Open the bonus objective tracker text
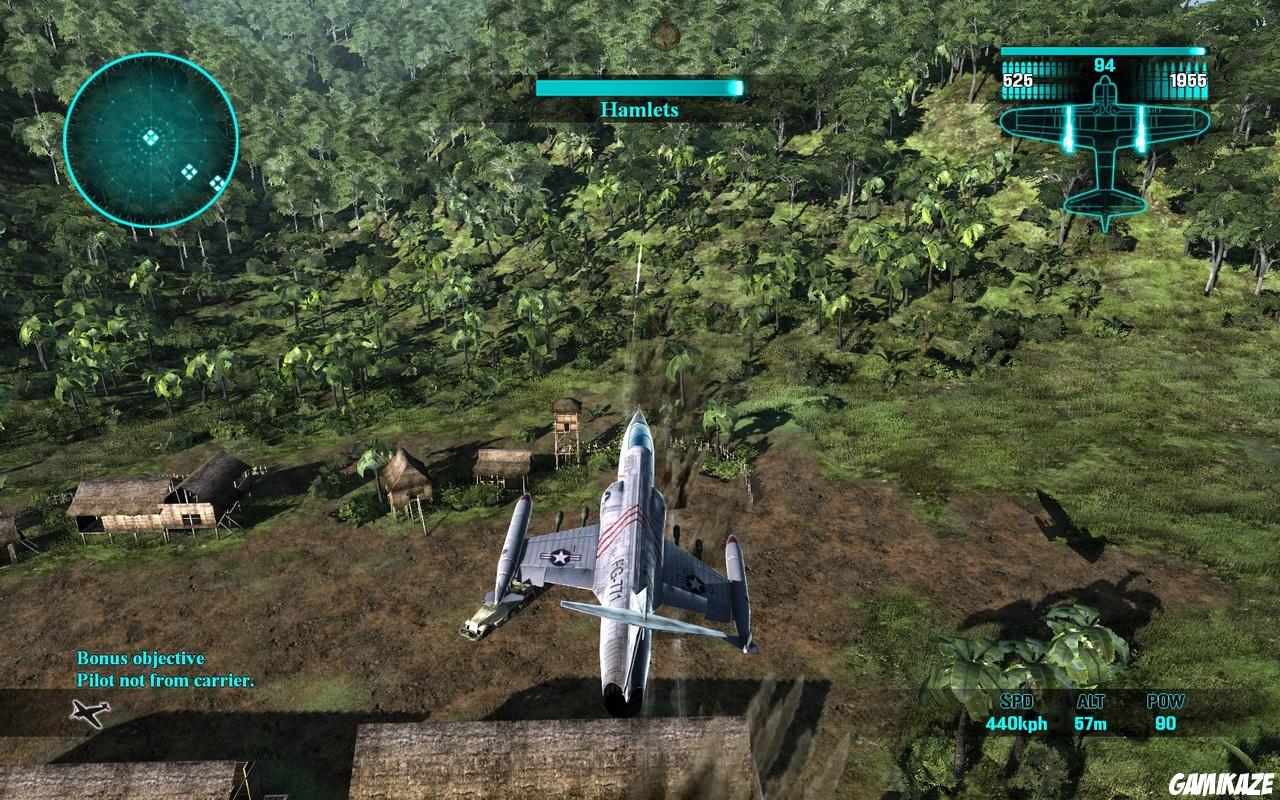The width and height of the screenshot is (1280, 800). 165,670
